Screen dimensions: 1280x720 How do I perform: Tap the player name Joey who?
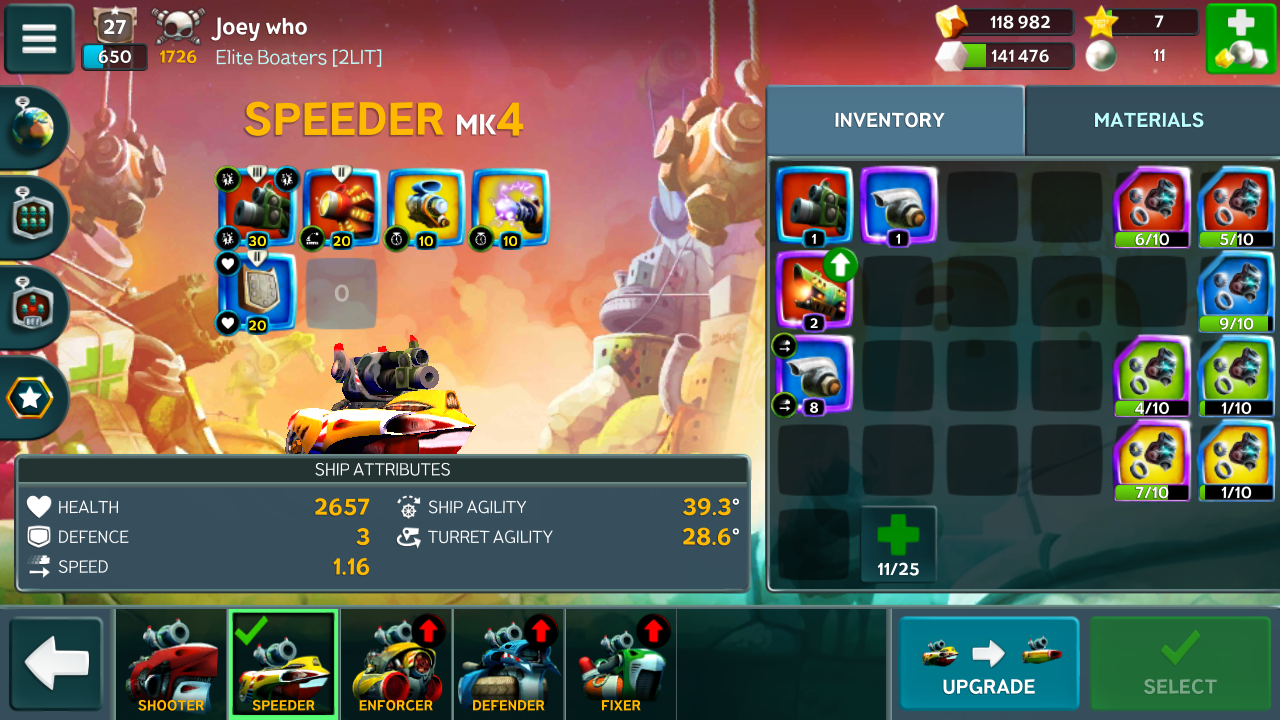[x=260, y=27]
